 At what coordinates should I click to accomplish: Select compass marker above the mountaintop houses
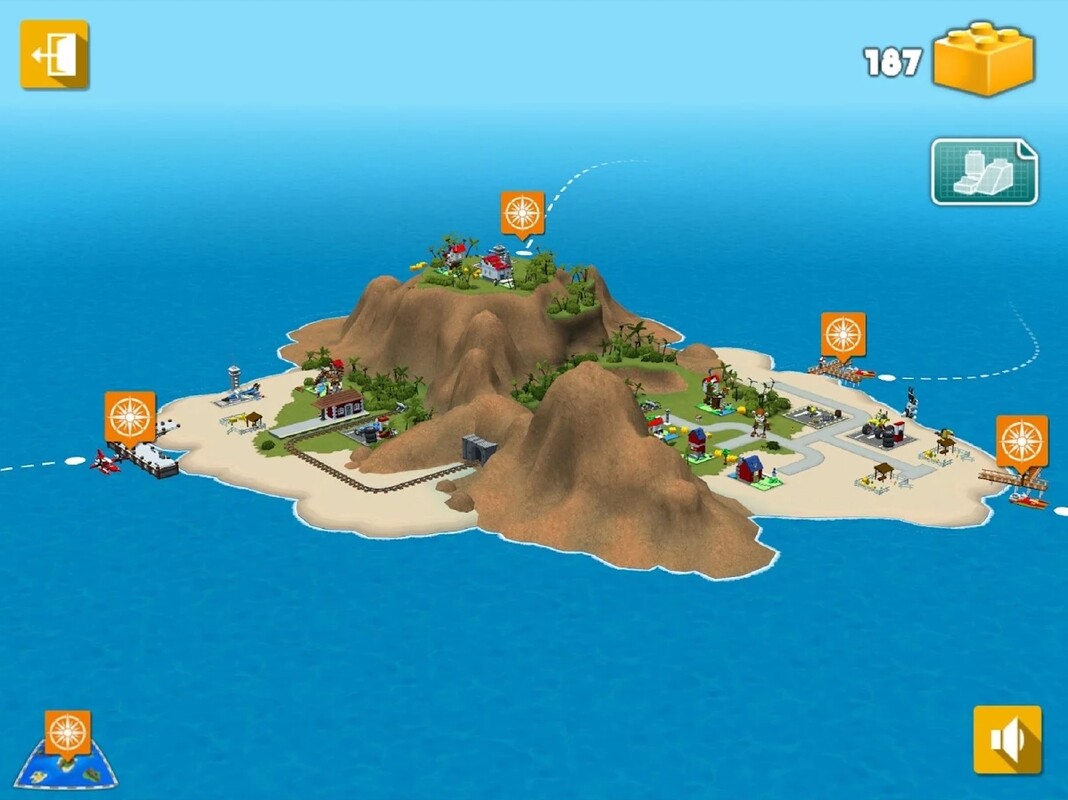522,213
